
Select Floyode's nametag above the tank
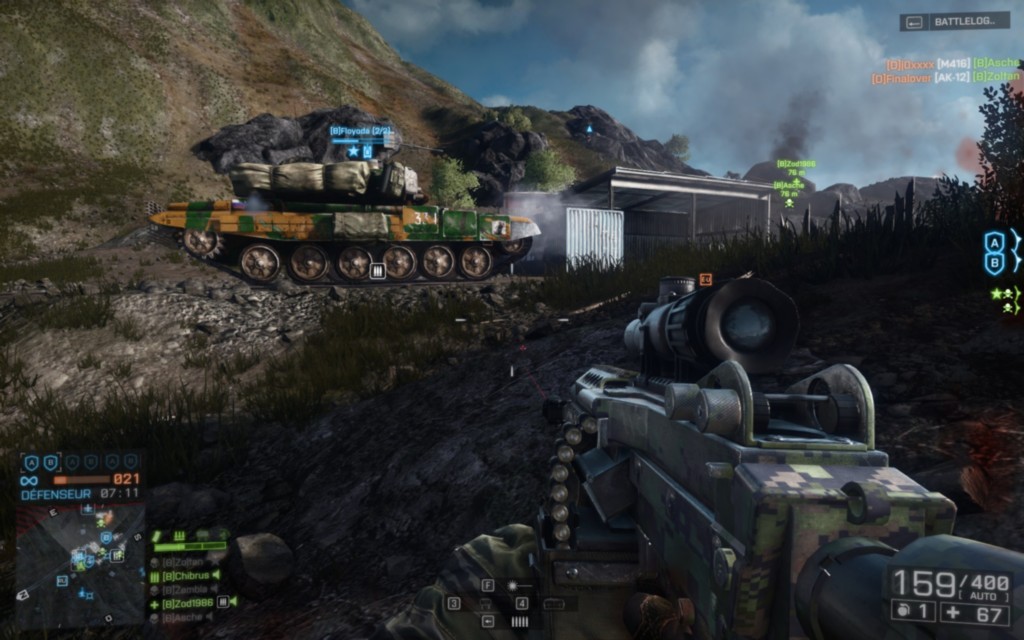coord(362,130)
